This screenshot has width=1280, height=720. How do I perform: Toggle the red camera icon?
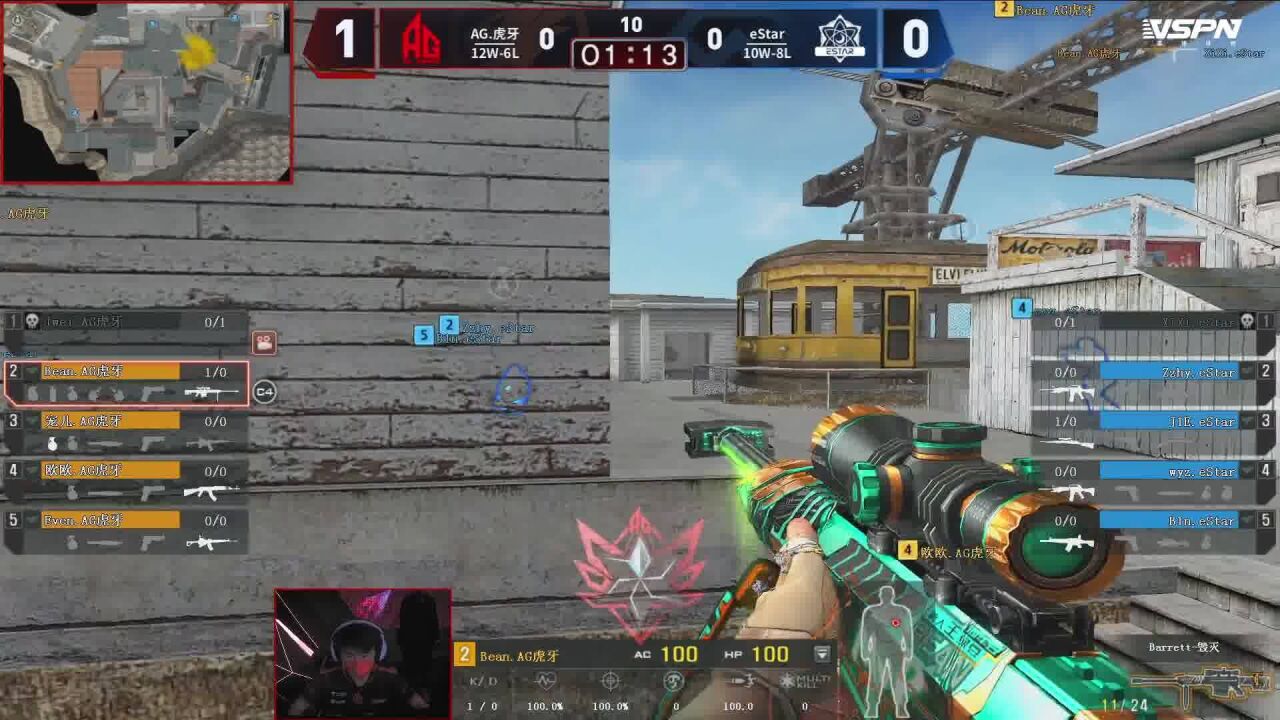click(264, 343)
